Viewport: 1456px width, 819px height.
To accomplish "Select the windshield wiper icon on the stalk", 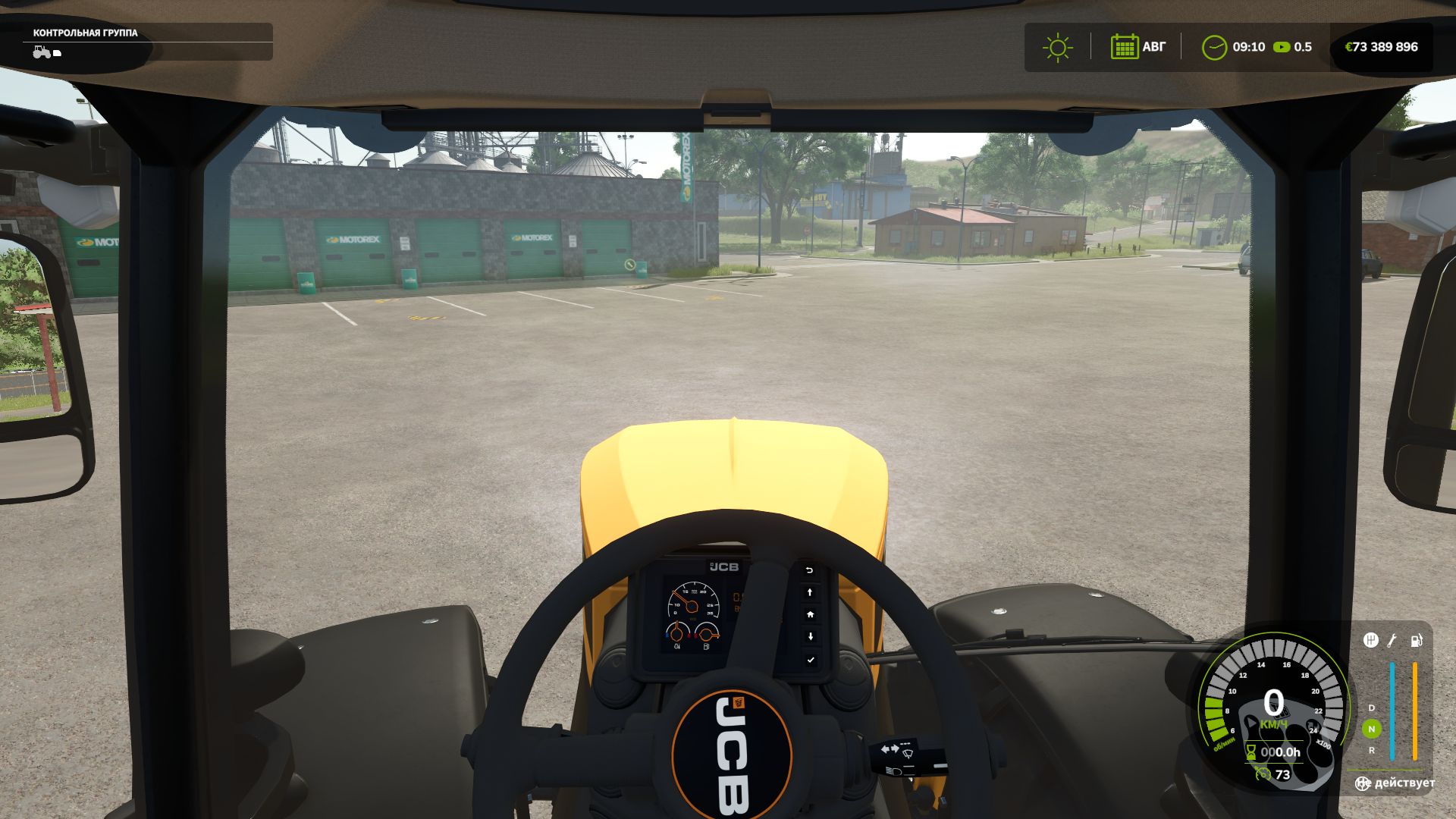I will click(x=907, y=752).
